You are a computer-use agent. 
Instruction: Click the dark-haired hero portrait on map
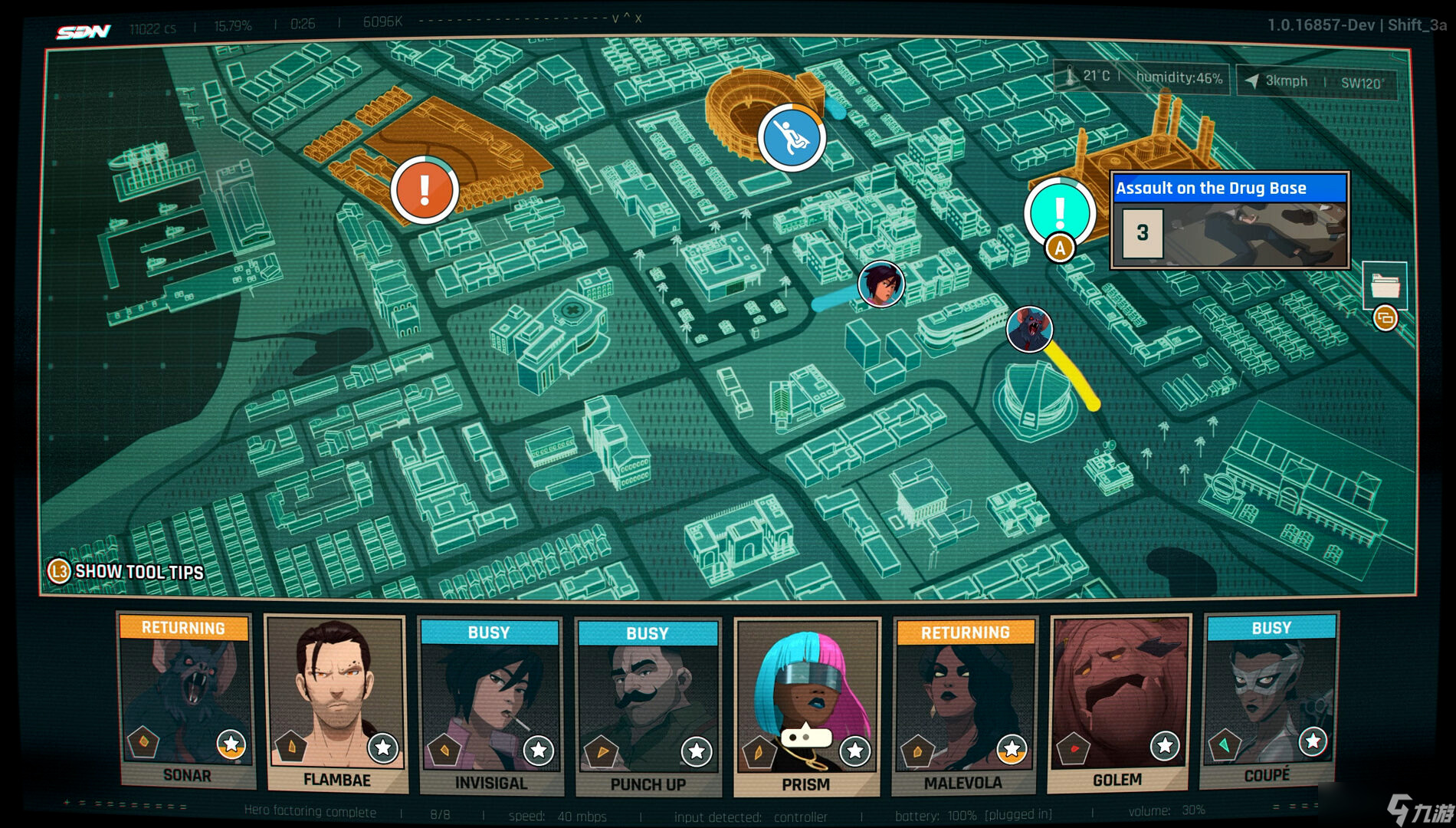[881, 284]
